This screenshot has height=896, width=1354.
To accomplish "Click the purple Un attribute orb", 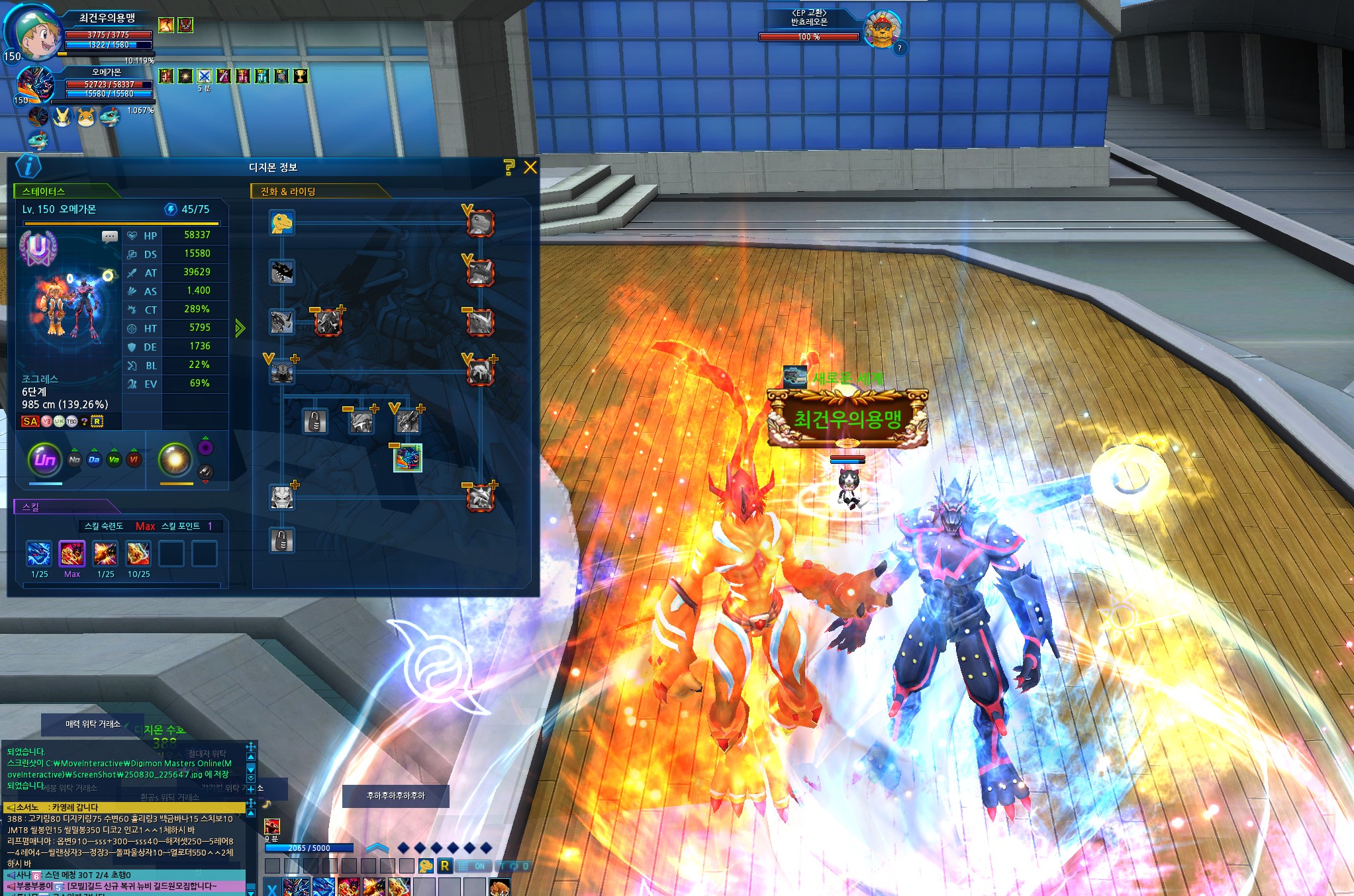I will pyautogui.click(x=45, y=459).
